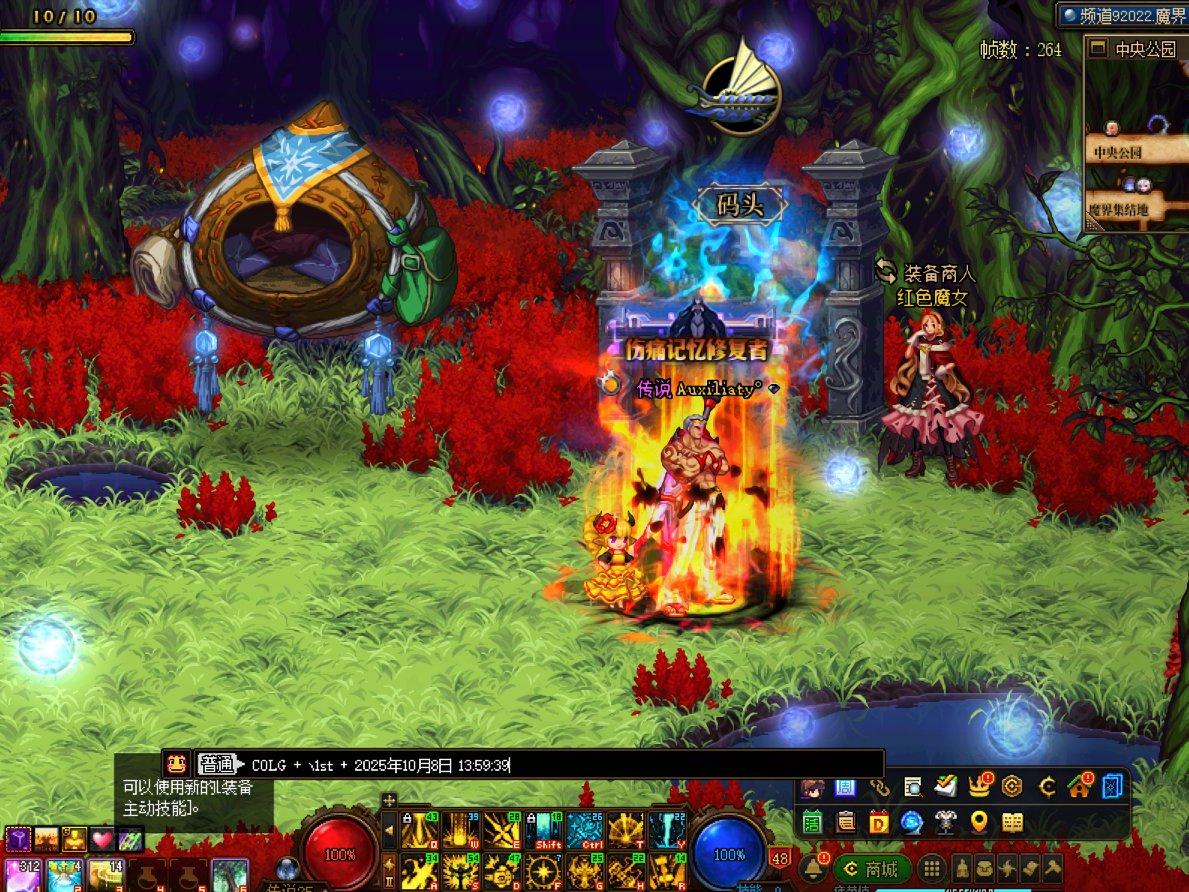Open the golden crown icon
This screenshot has height=892, width=1189.
[x=979, y=787]
